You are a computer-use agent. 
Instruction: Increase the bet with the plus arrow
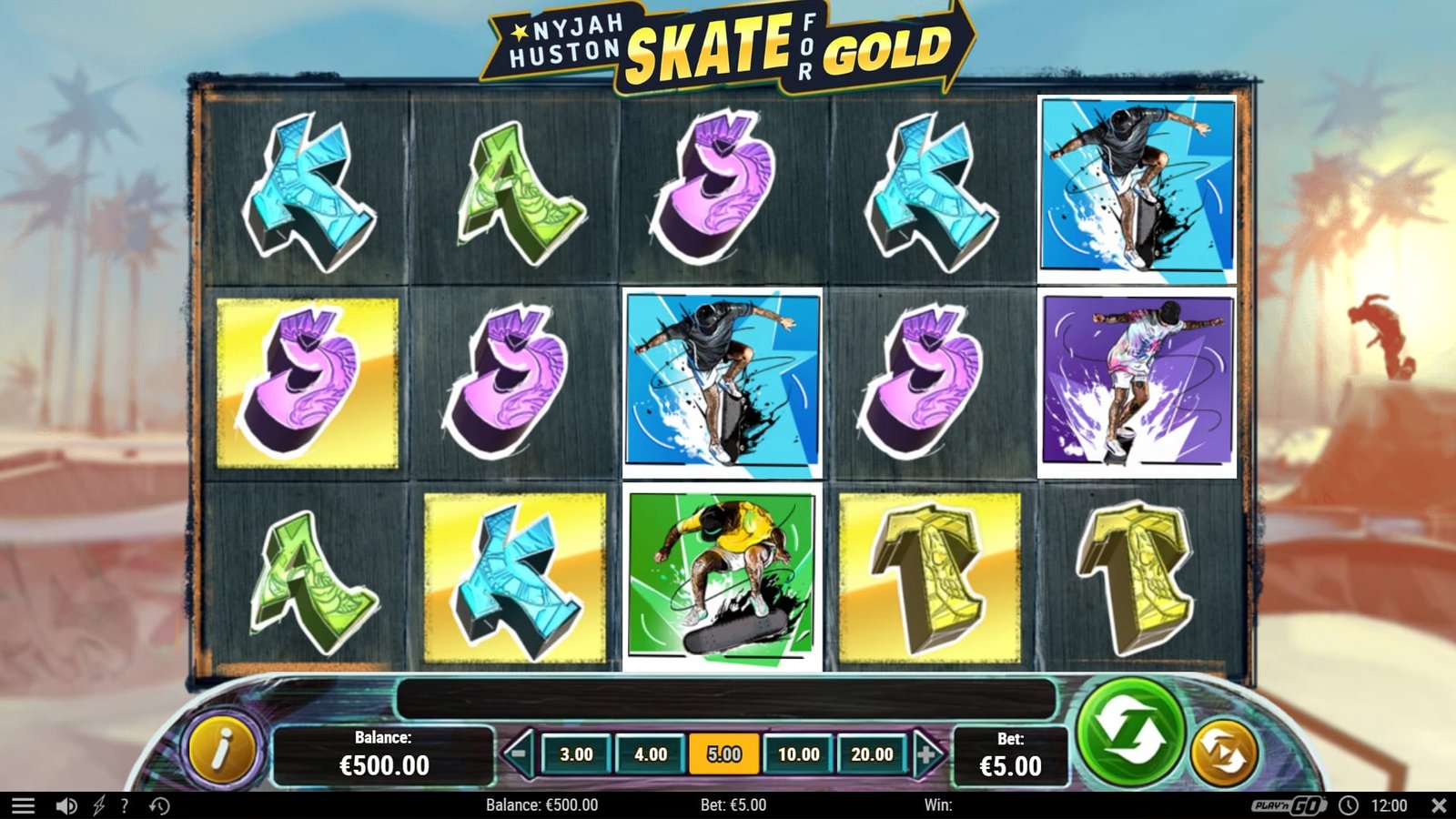(926, 753)
